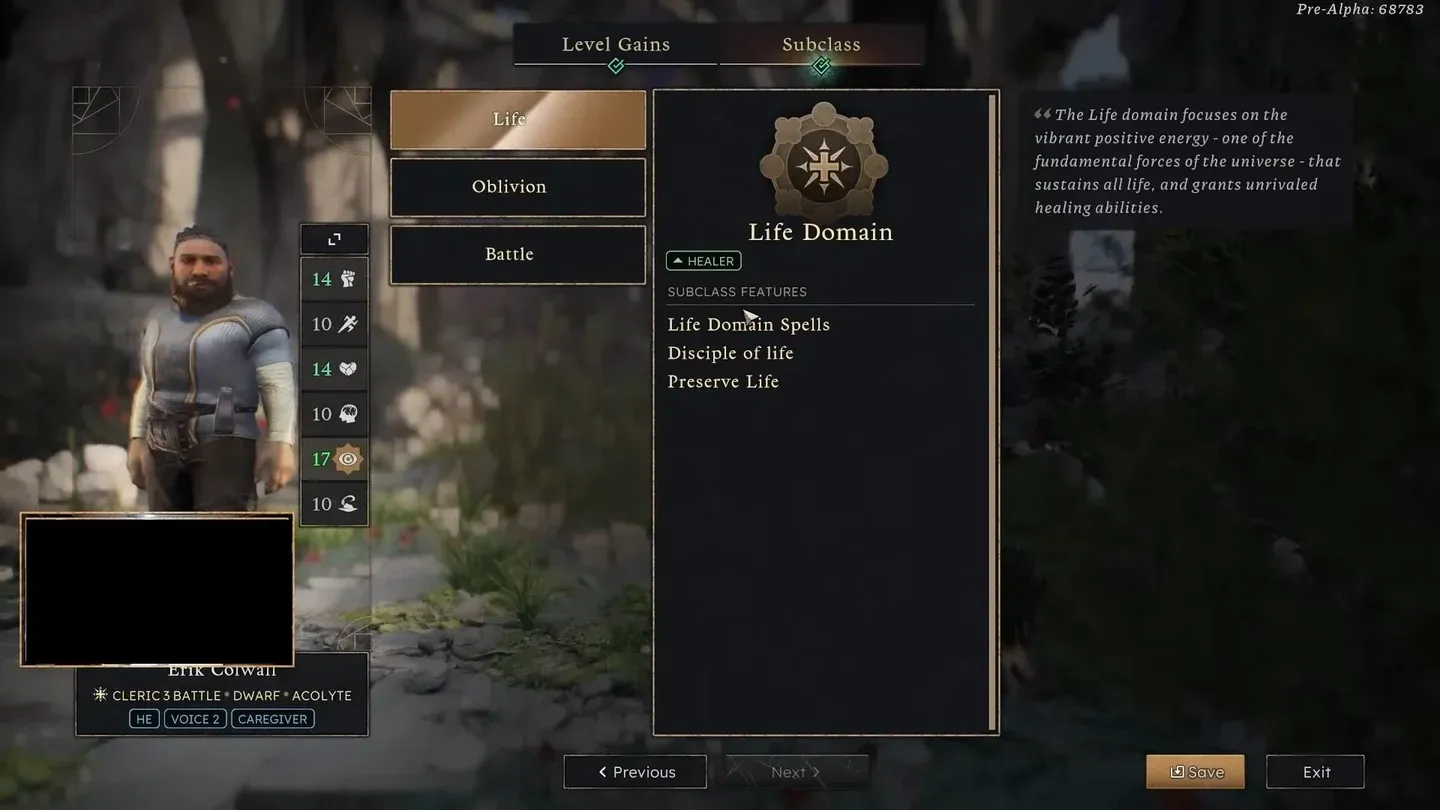
Task: View the Disciple of life feature
Action: coord(731,353)
